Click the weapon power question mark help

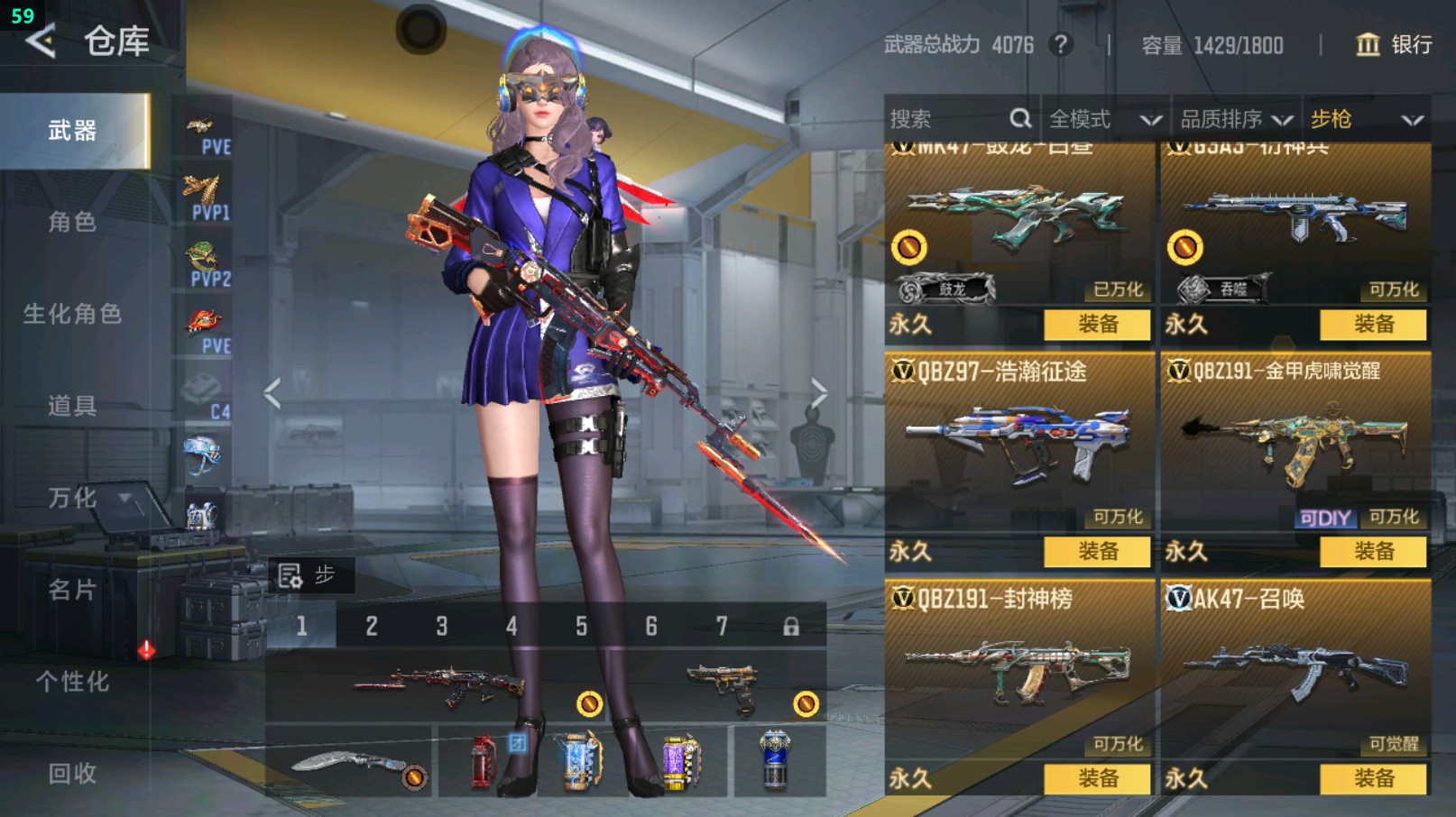(1062, 44)
